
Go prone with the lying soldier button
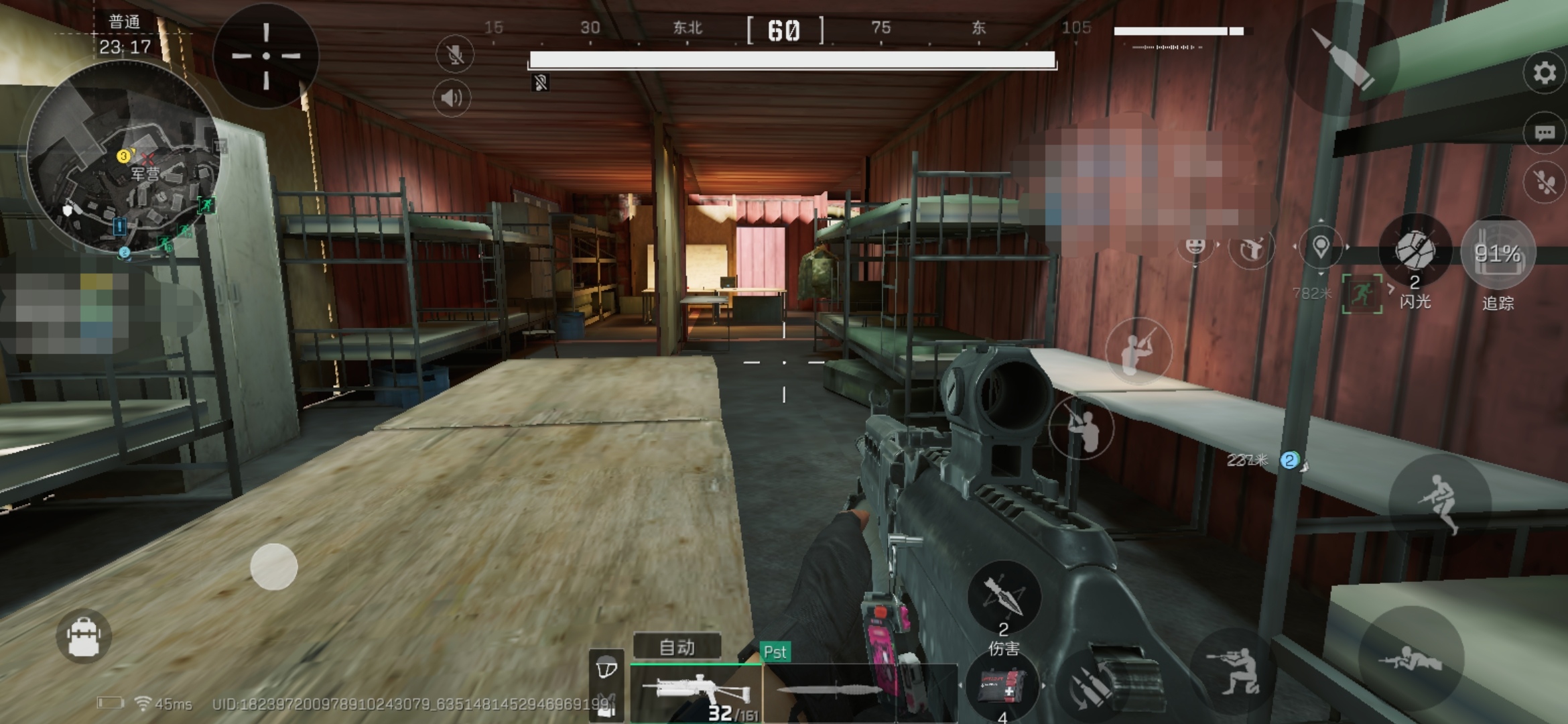[x=1411, y=658]
